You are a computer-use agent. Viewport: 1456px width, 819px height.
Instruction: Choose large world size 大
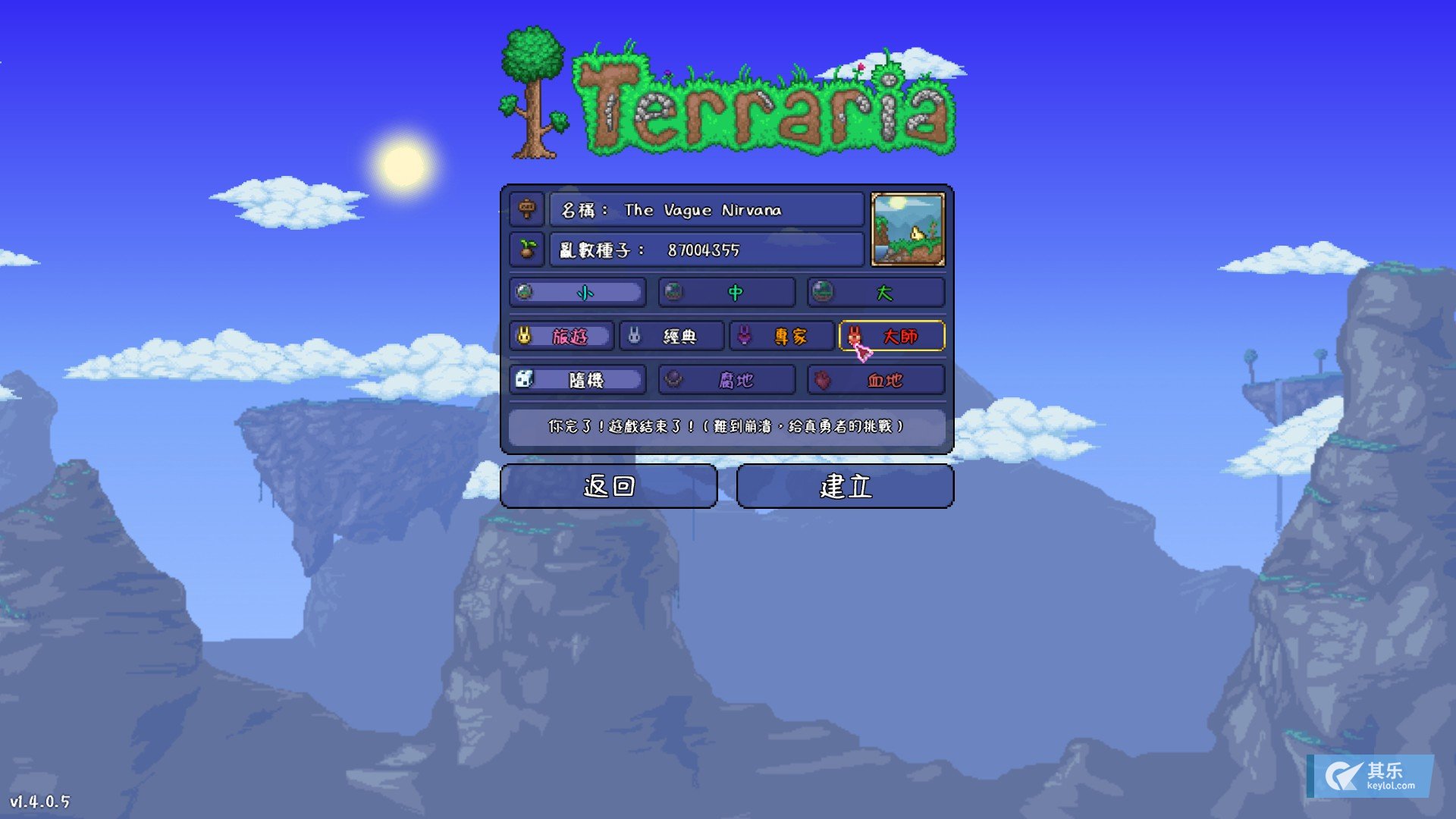pos(876,293)
